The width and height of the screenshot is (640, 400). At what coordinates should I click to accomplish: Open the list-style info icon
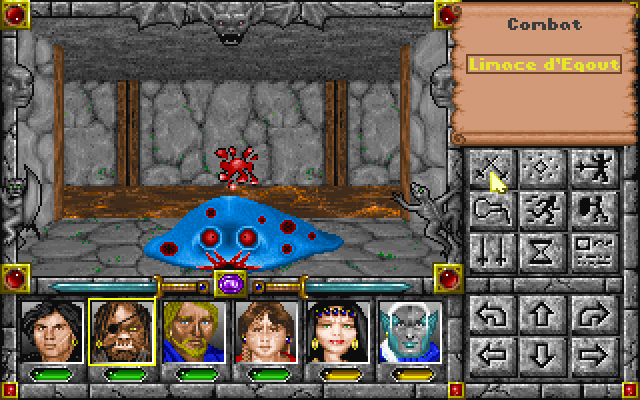[590, 248]
